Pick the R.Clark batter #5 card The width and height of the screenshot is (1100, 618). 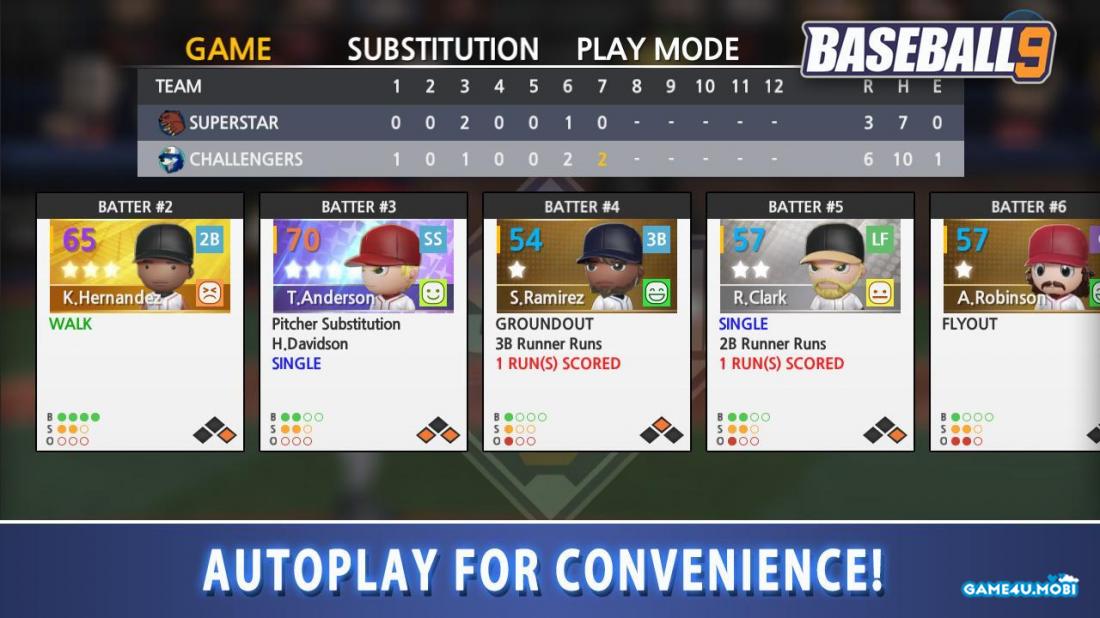810,321
